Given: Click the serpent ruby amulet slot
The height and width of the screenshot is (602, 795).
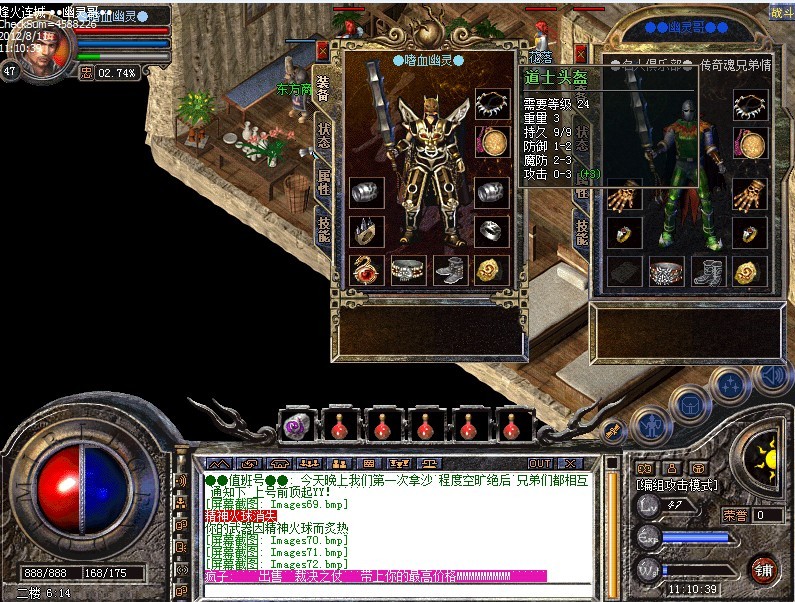Looking at the screenshot, I should [x=365, y=269].
